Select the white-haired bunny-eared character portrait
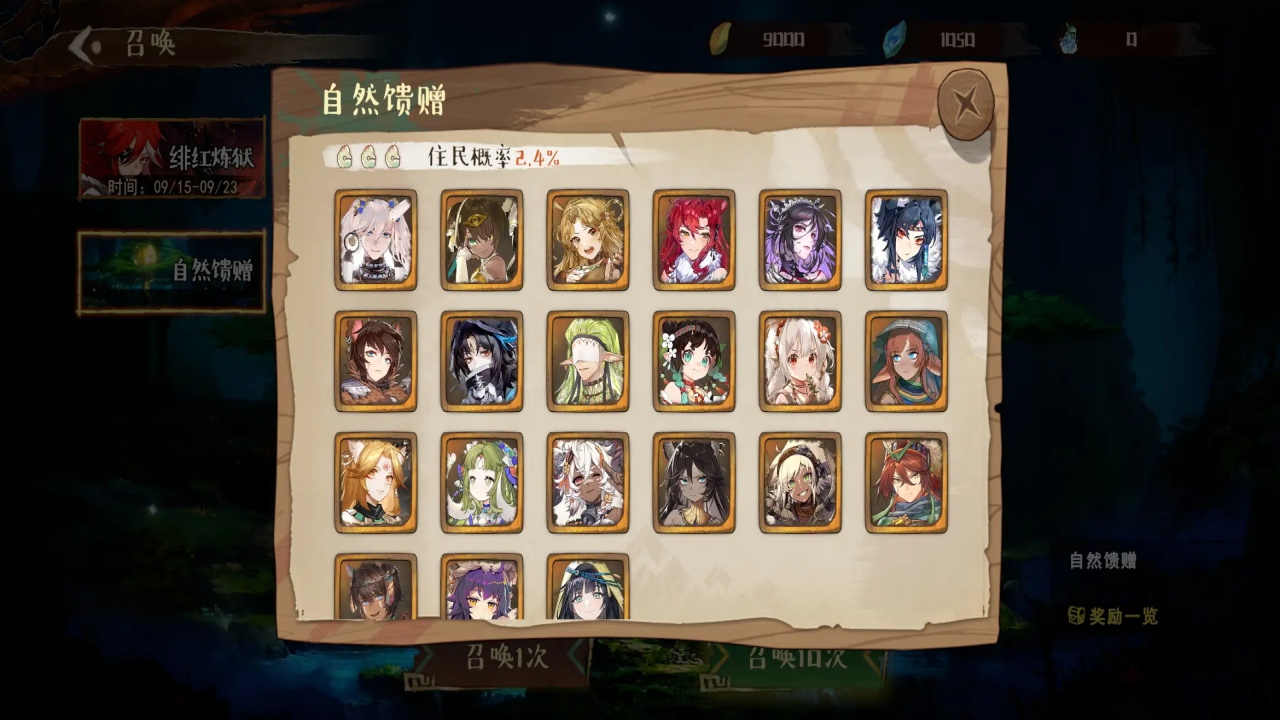Screen dimensions: 1280x720 [376, 240]
